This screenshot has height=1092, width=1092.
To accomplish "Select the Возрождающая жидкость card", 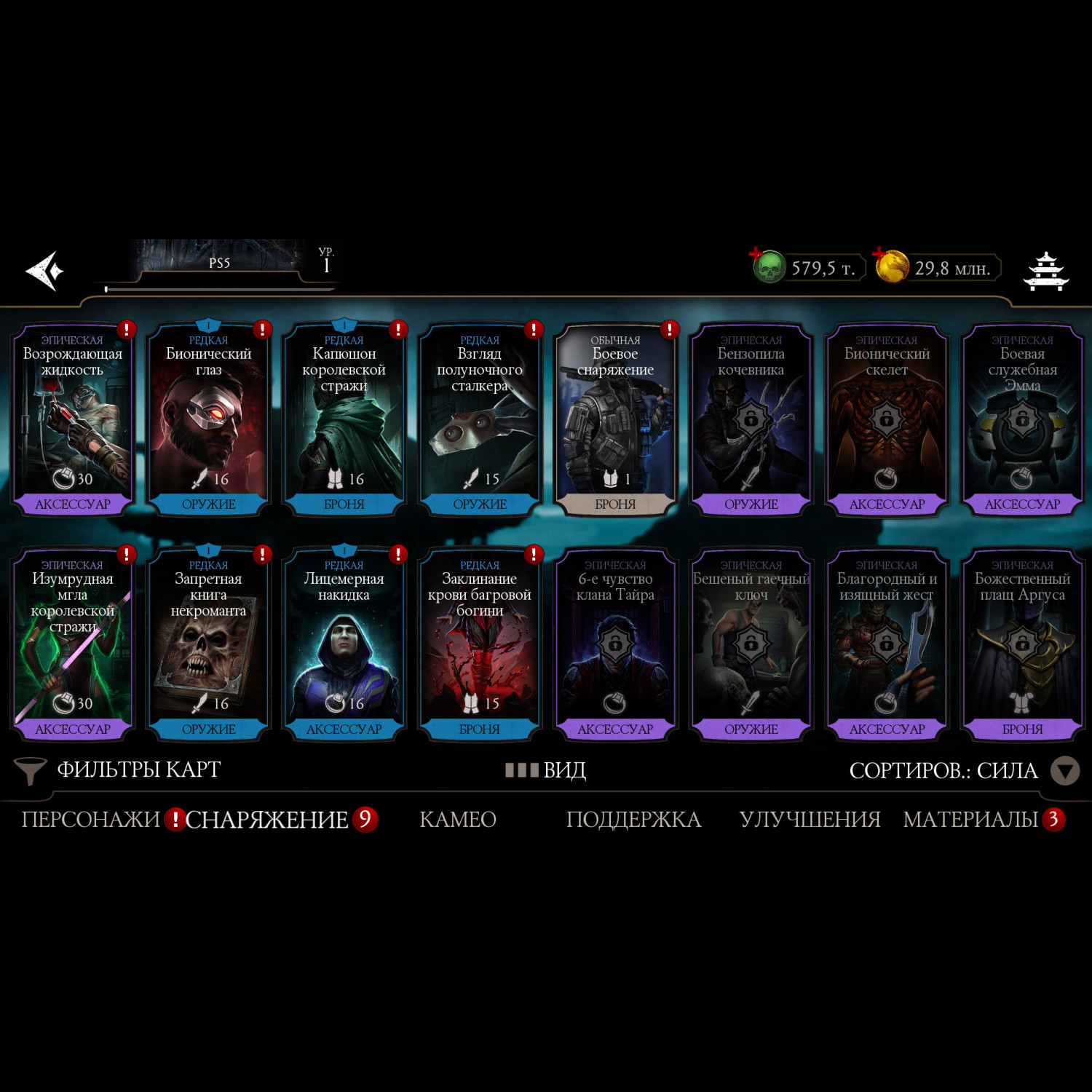I will click(x=73, y=420).
